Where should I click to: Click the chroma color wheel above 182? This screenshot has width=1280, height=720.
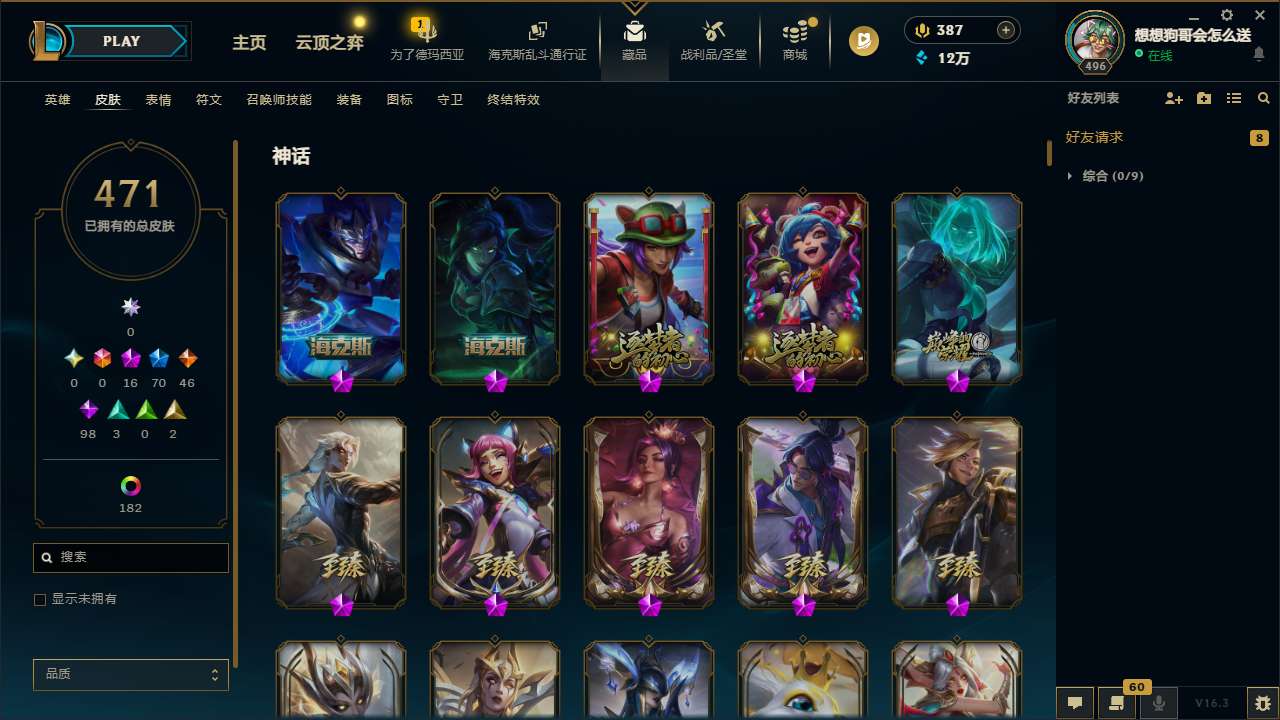point(130,483)
